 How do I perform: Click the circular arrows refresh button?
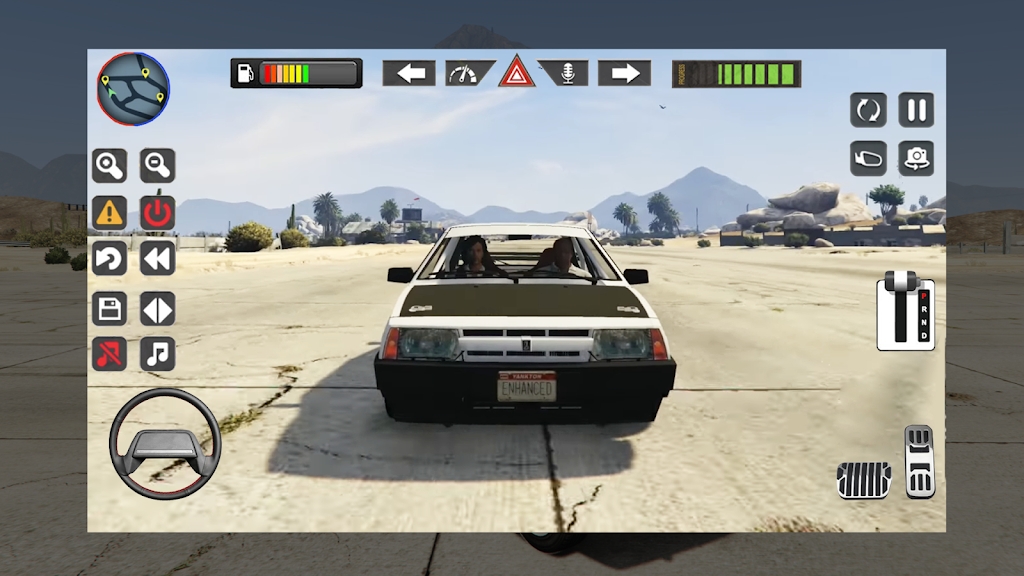pyautogui.click(x=868, y=110)
